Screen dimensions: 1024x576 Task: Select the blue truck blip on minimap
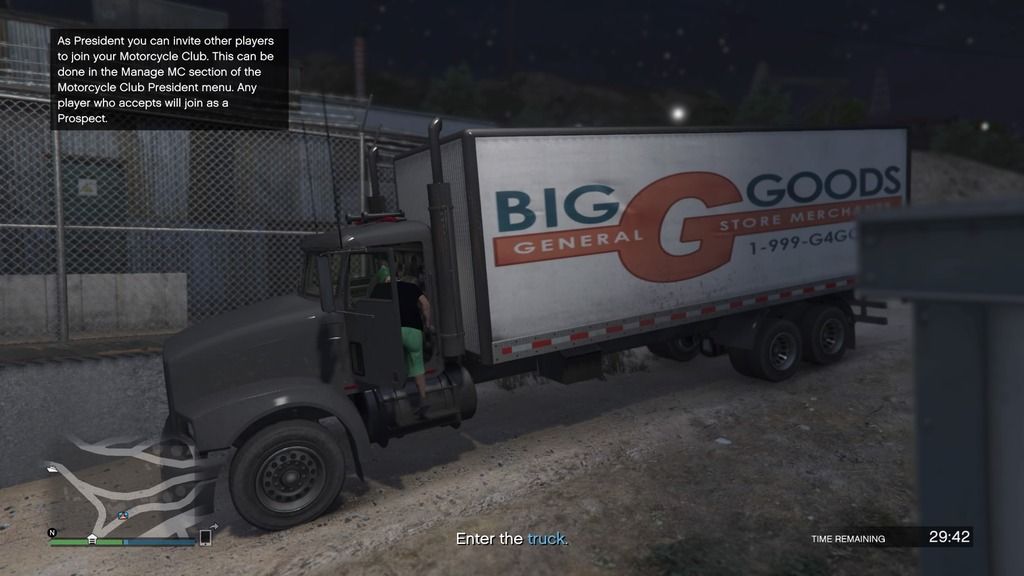click(x=123, y=515)
